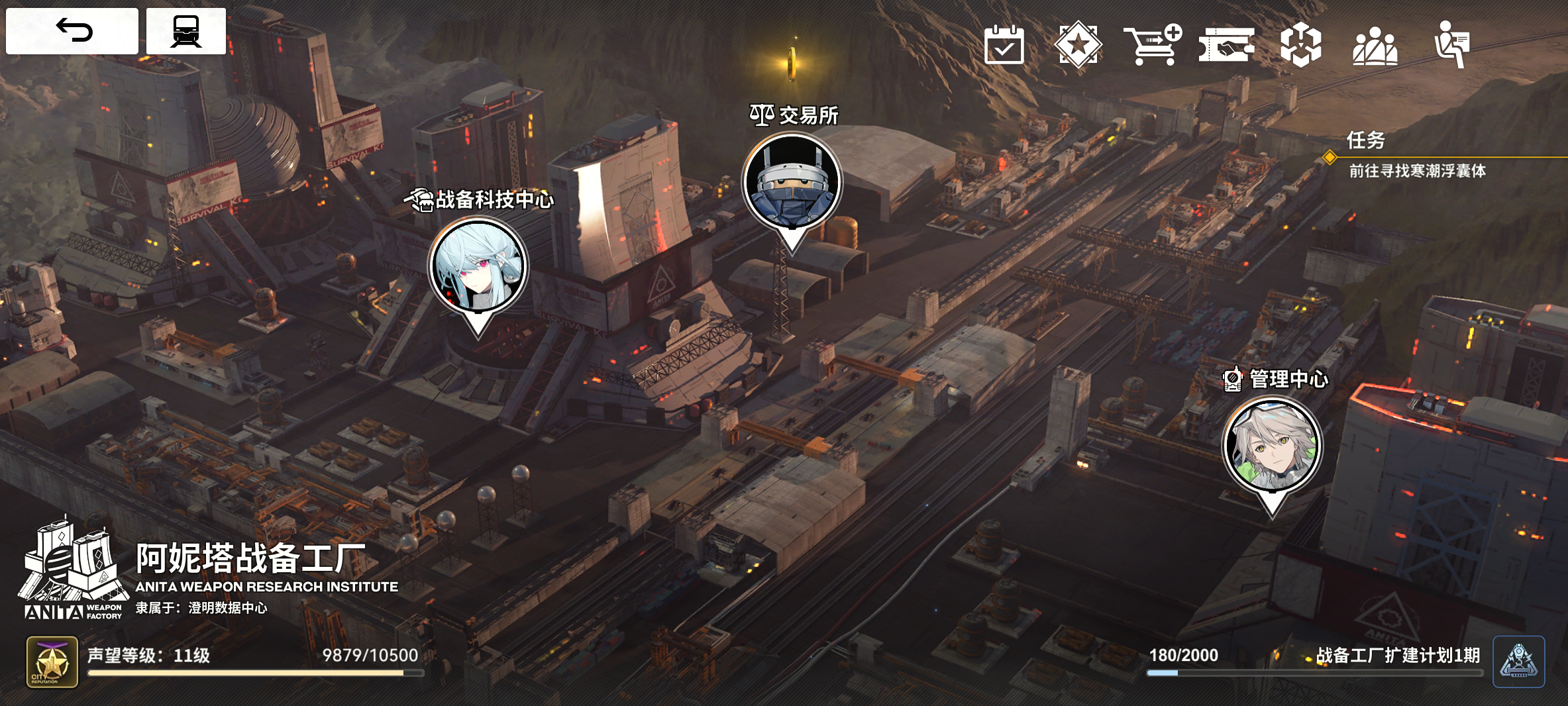Enter the 交易所 exchange marker
1568x706 pixels.
coord(792,182)
